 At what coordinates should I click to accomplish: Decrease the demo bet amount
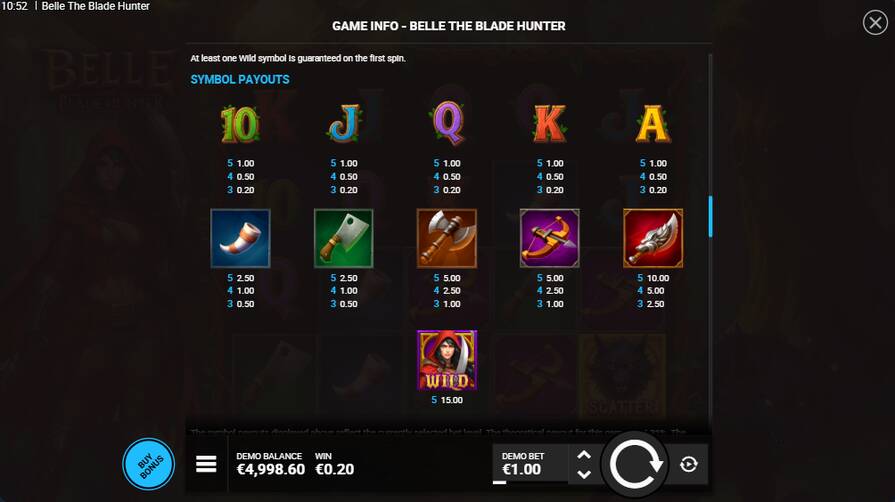pos(584,474)
